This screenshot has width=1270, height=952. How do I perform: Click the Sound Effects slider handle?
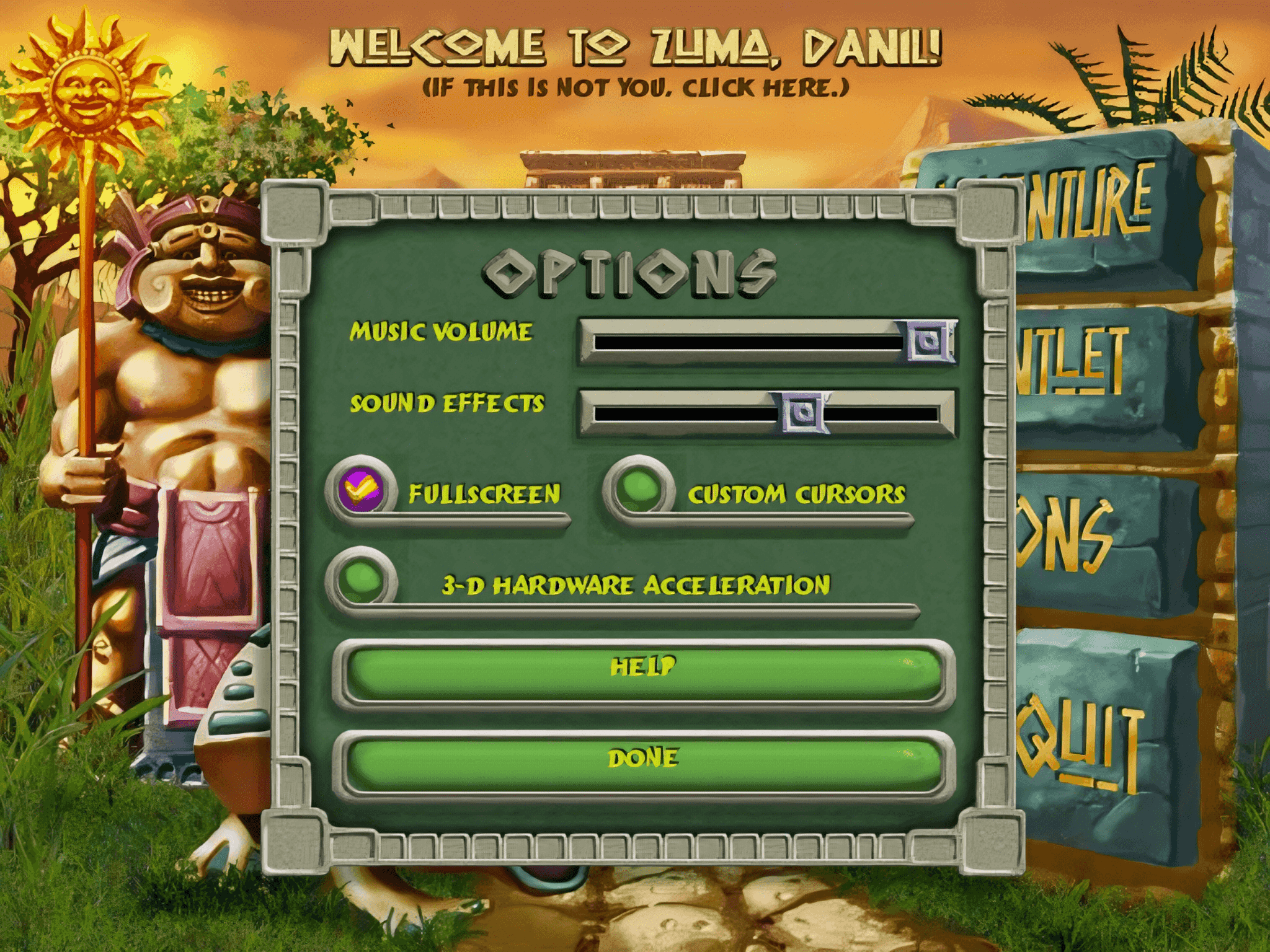tap(804, 412)
